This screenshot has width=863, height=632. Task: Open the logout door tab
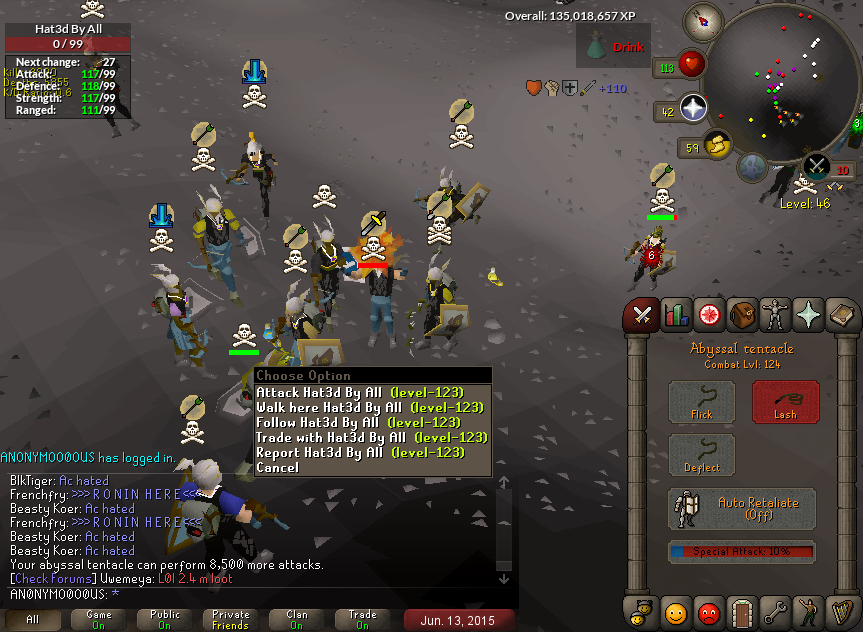tap(742, 610)
